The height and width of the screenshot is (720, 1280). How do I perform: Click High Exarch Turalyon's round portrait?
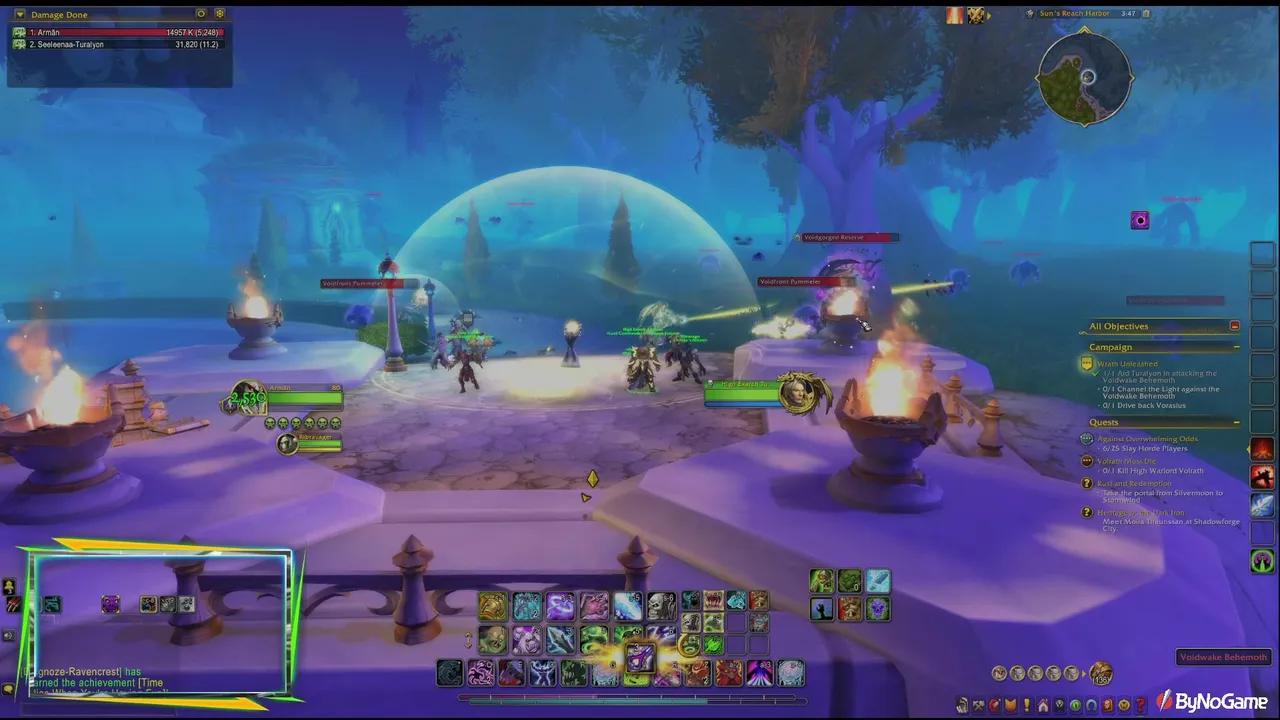point(797,391)
